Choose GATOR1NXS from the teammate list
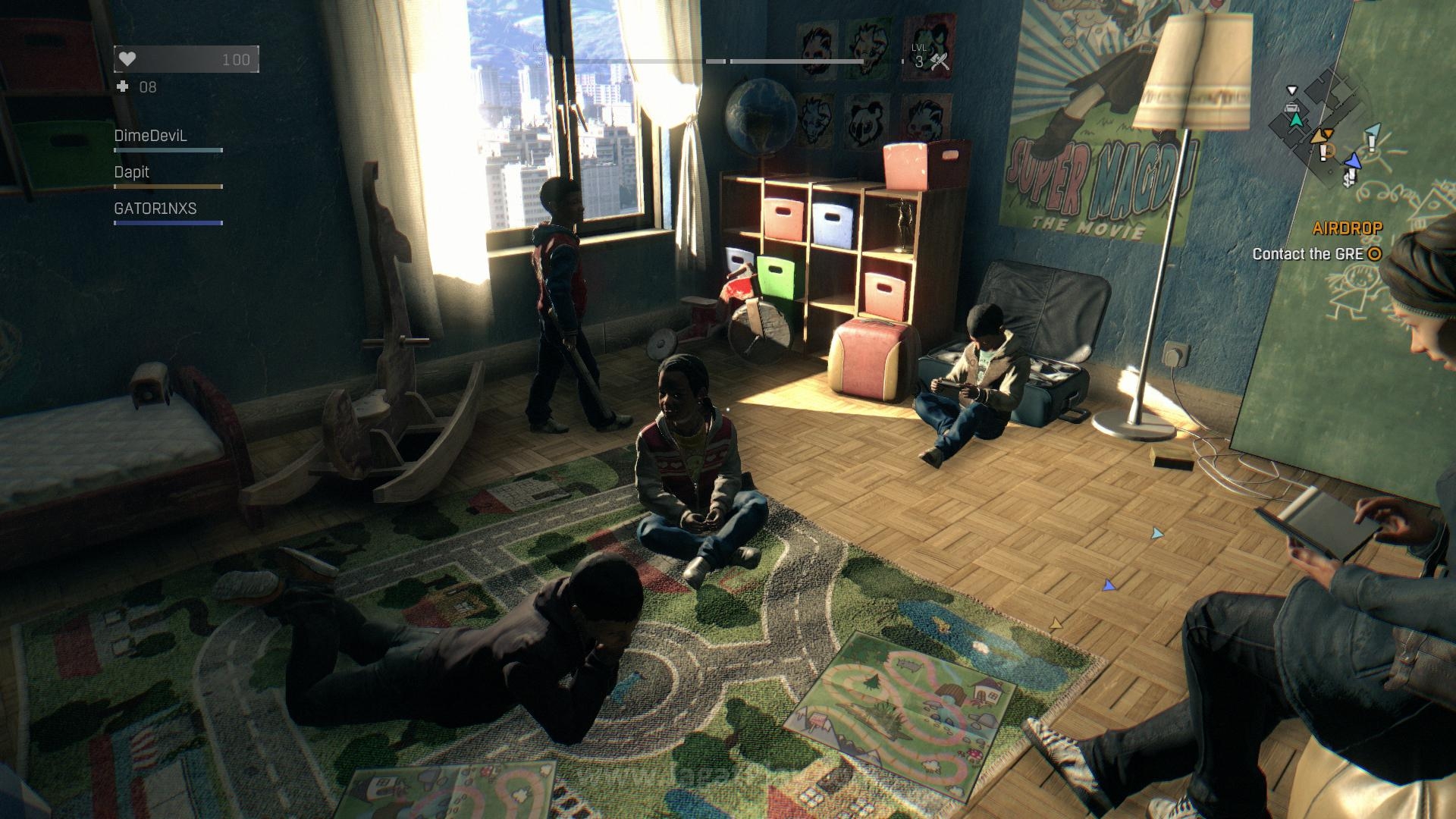Viewport: 1456px width, 819px height. click(x=155, y=209)
